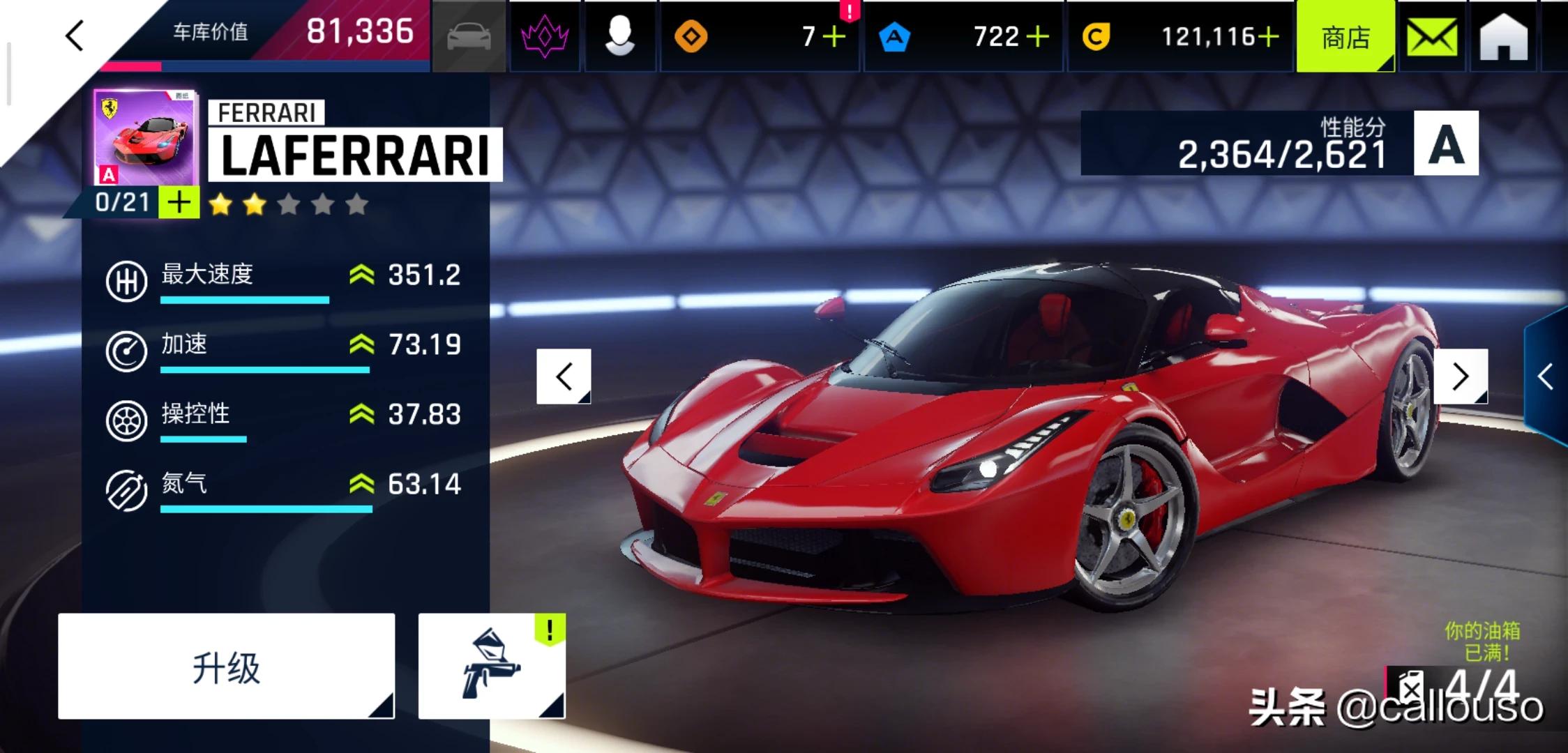Open the mail envelope inbox
The height and width of the screenshot is (753, 1568).
pos(1432,37)
